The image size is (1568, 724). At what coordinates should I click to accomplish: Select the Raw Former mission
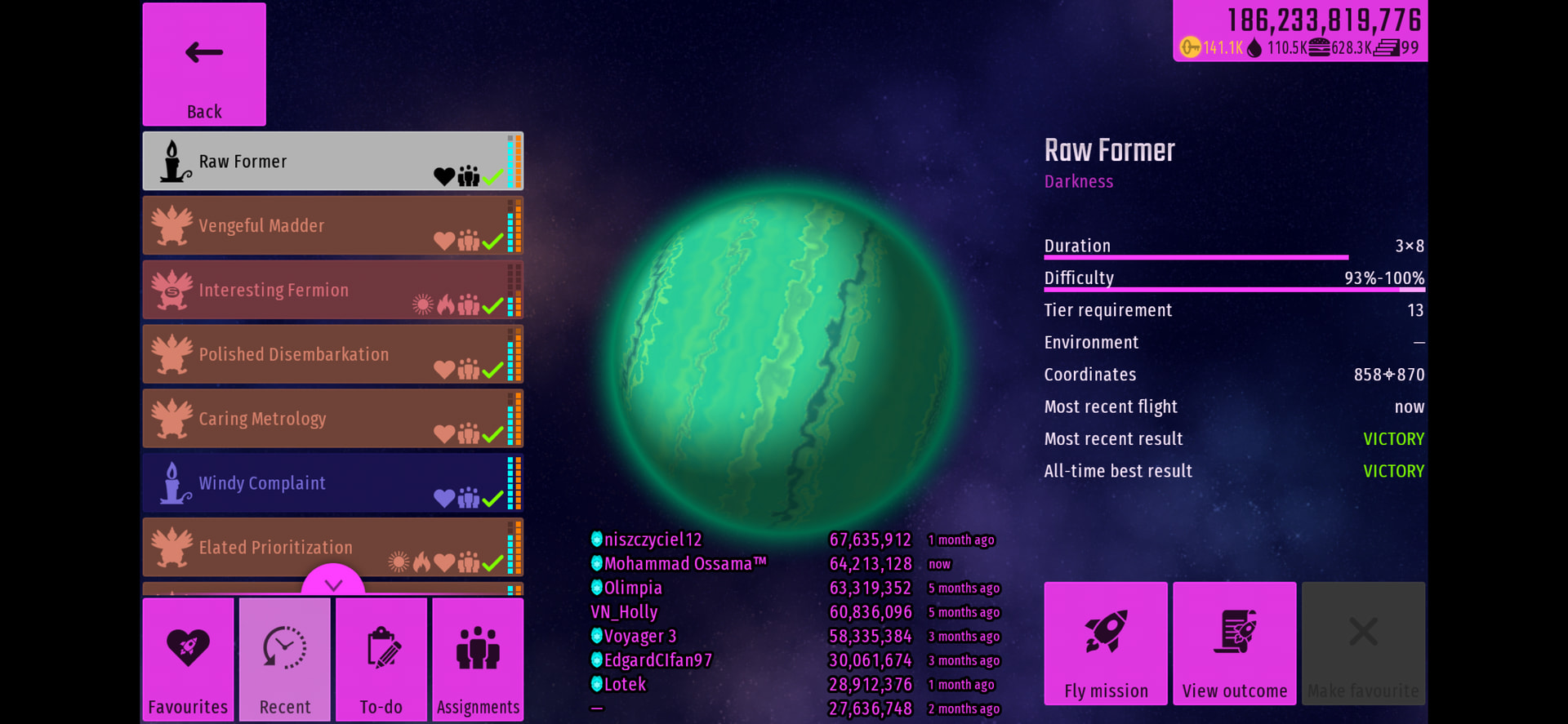[x=332, y=162]
